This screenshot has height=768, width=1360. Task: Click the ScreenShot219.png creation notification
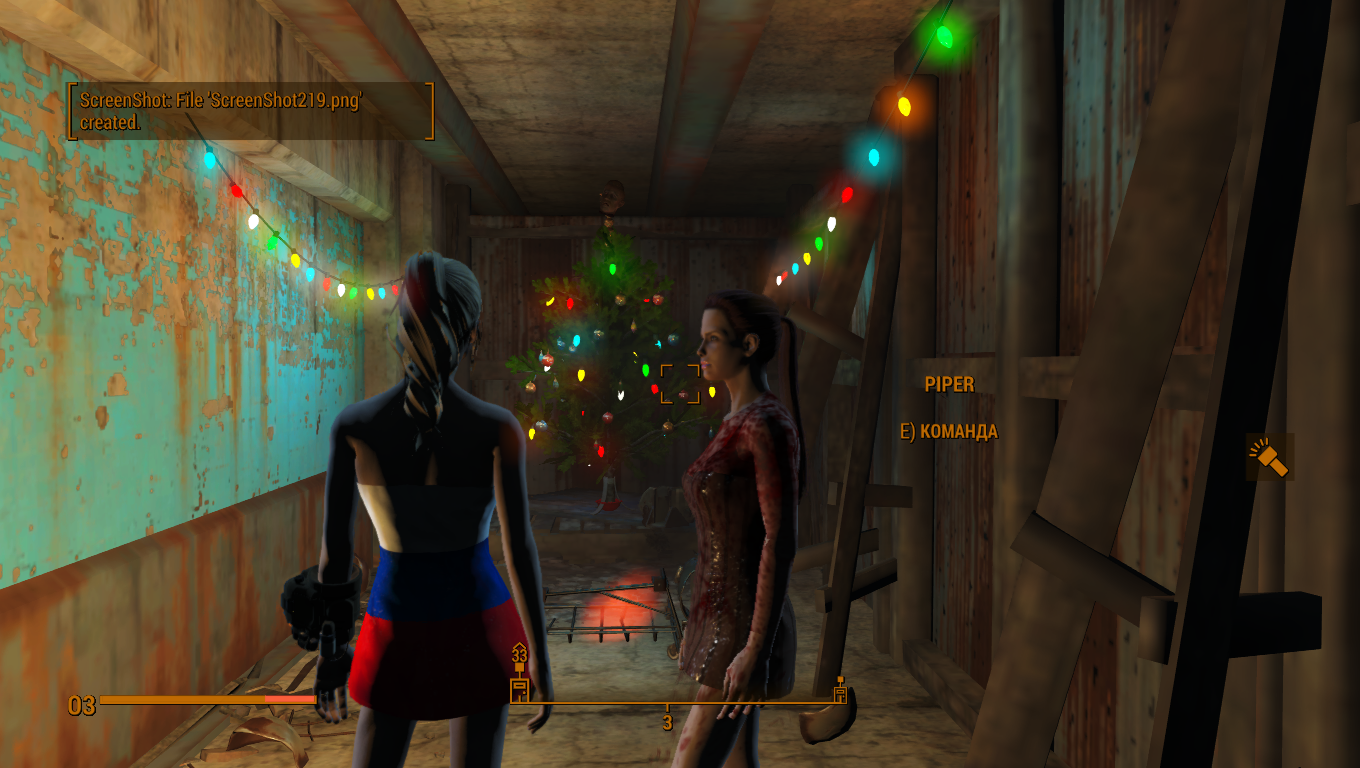coord(248,110)
